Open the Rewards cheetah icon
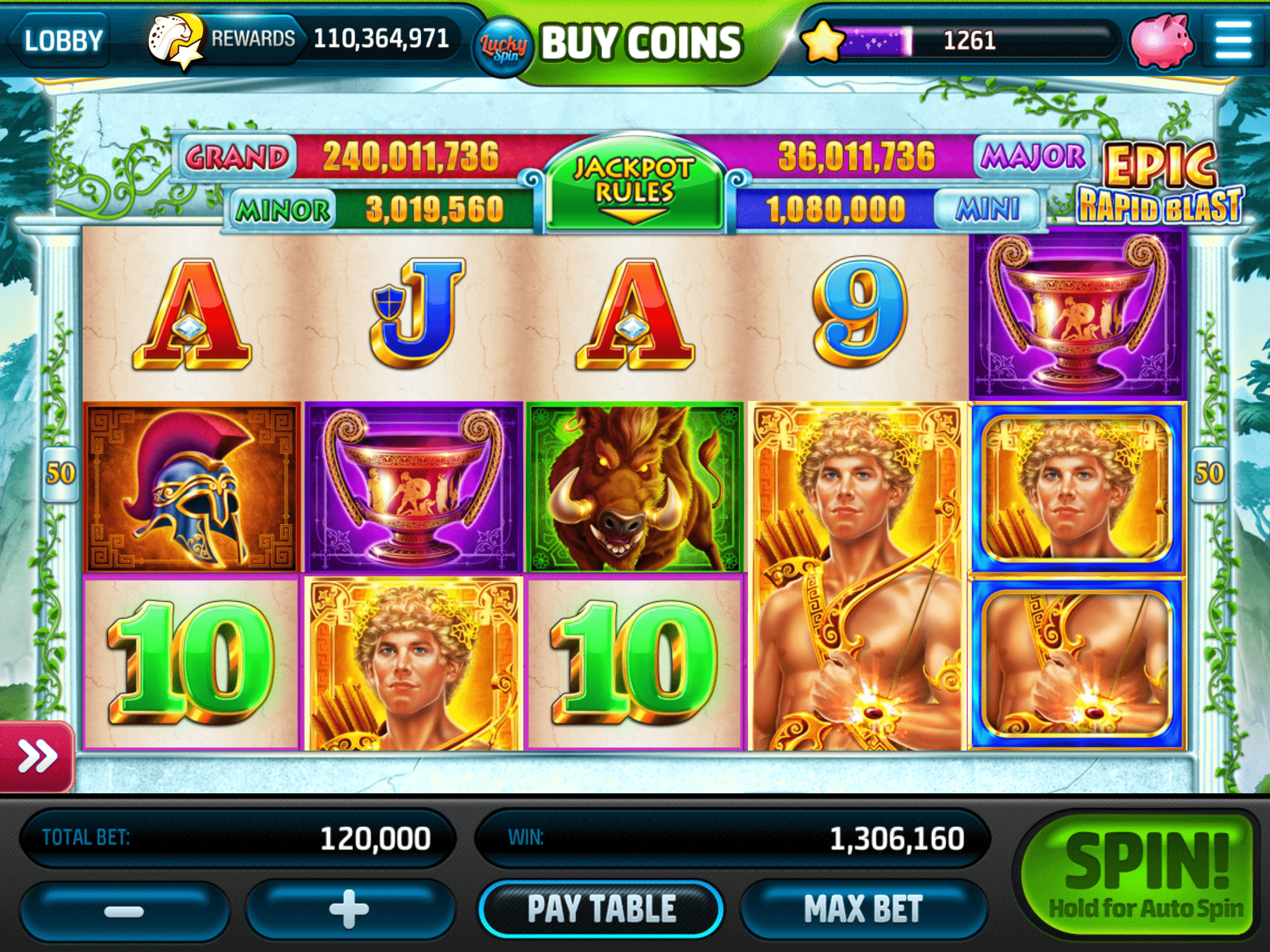1270x952 pixels. point(175,41)
